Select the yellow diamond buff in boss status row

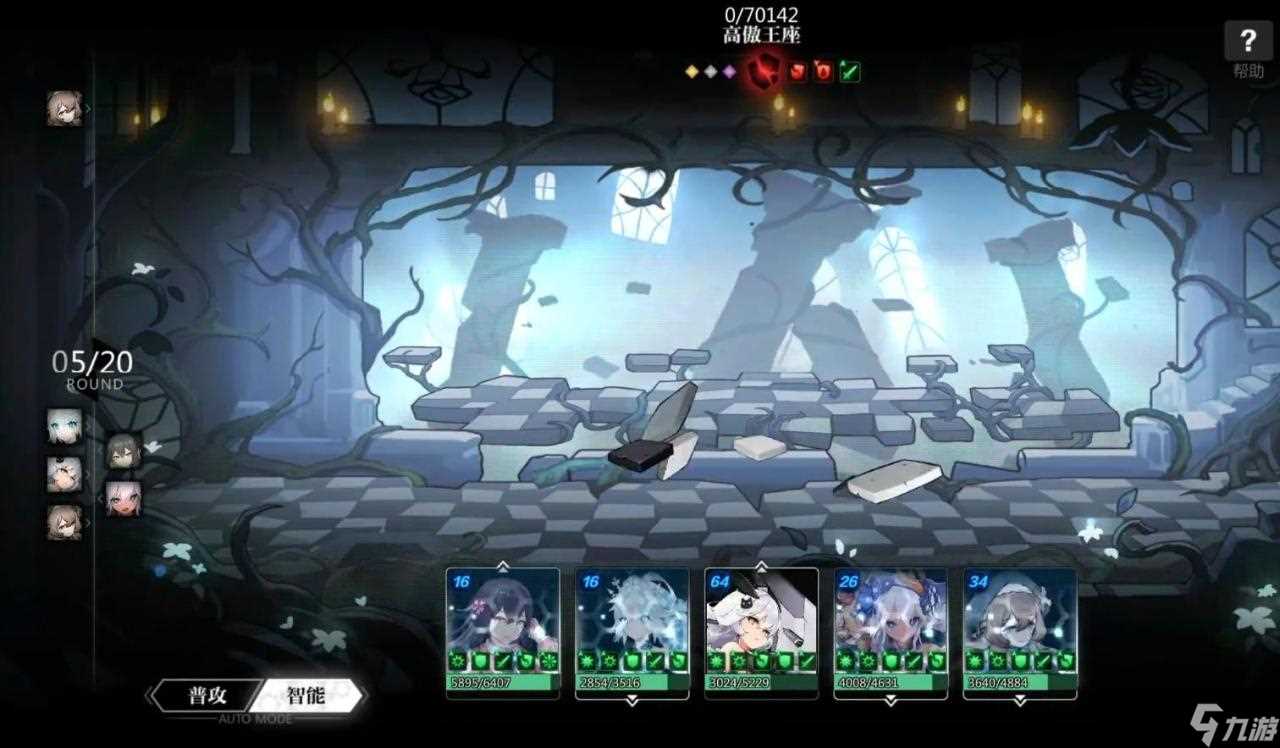[x=691, y=71]
